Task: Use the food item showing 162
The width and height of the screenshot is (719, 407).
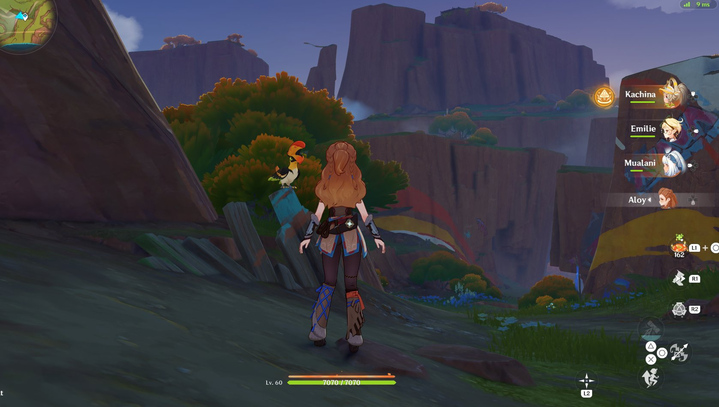Action: pos(681,247)
